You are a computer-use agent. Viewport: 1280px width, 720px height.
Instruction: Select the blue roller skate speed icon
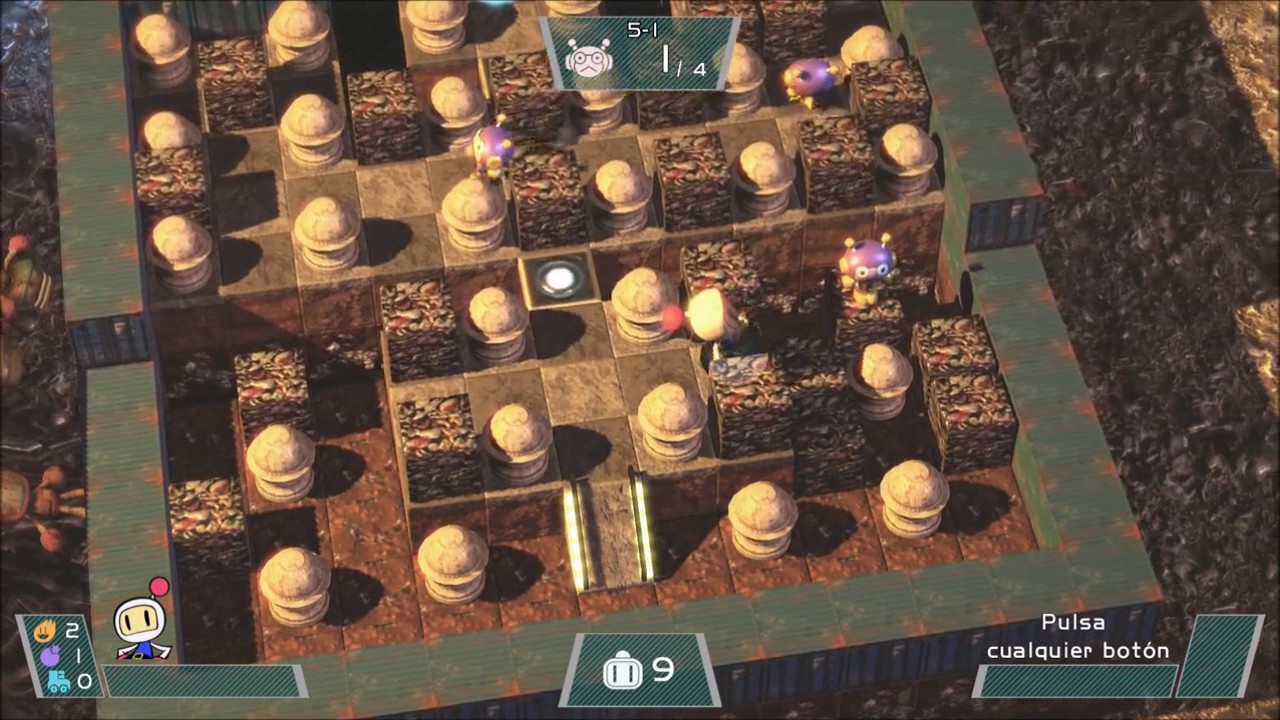click(x=57, y=682)
